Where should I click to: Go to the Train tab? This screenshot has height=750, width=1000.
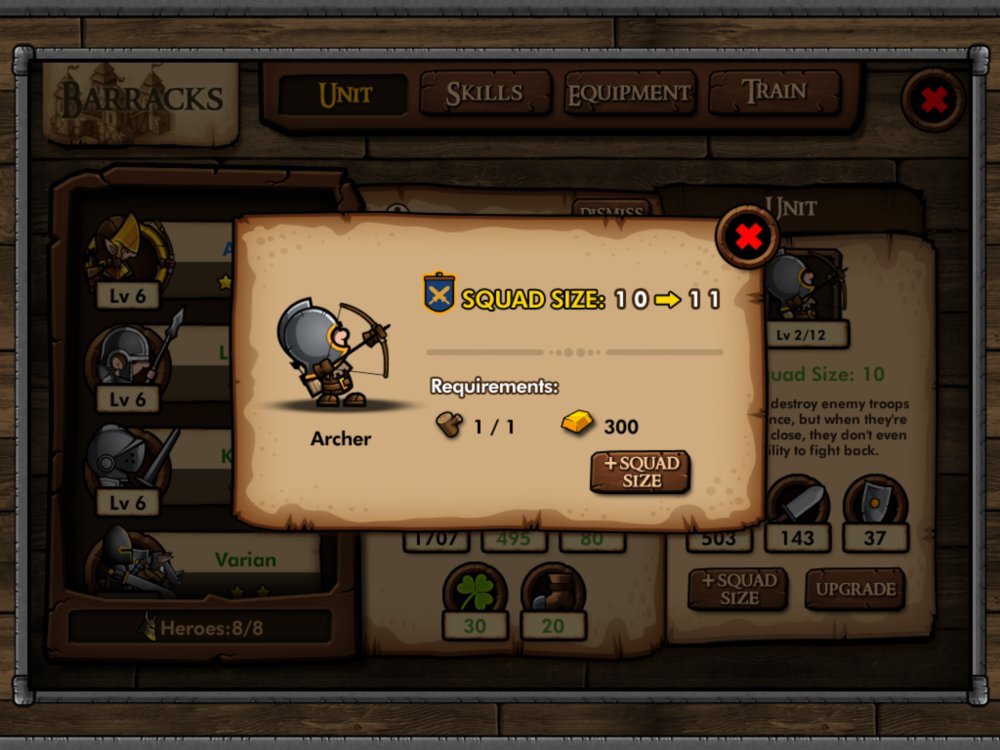pos(774,92)
